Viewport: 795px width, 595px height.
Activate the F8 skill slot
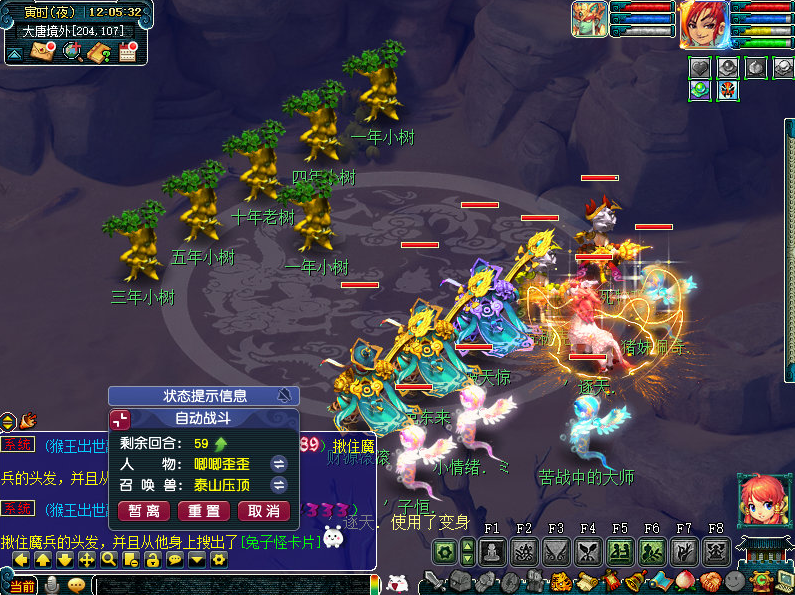tap(716, 550)
